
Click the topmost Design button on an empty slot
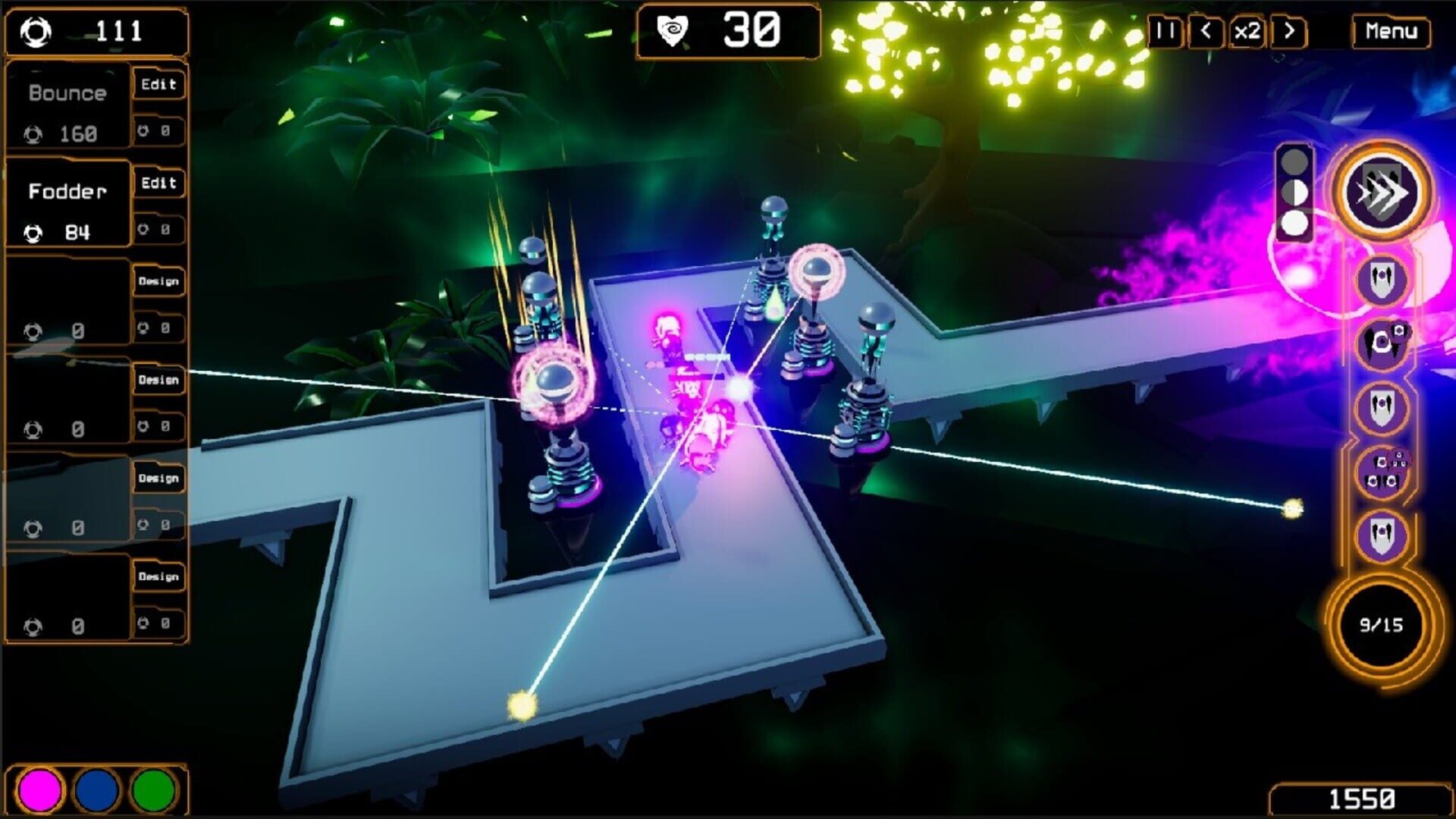158,281
